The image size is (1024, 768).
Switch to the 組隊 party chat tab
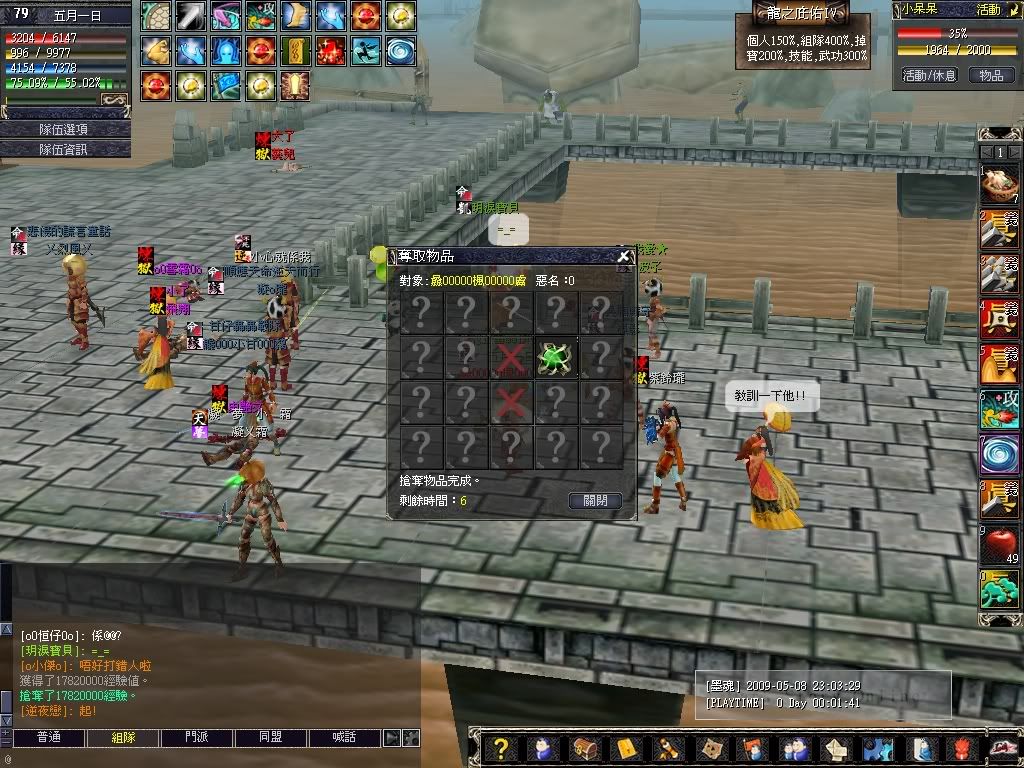pyautogui.click(x=123, y=738)
